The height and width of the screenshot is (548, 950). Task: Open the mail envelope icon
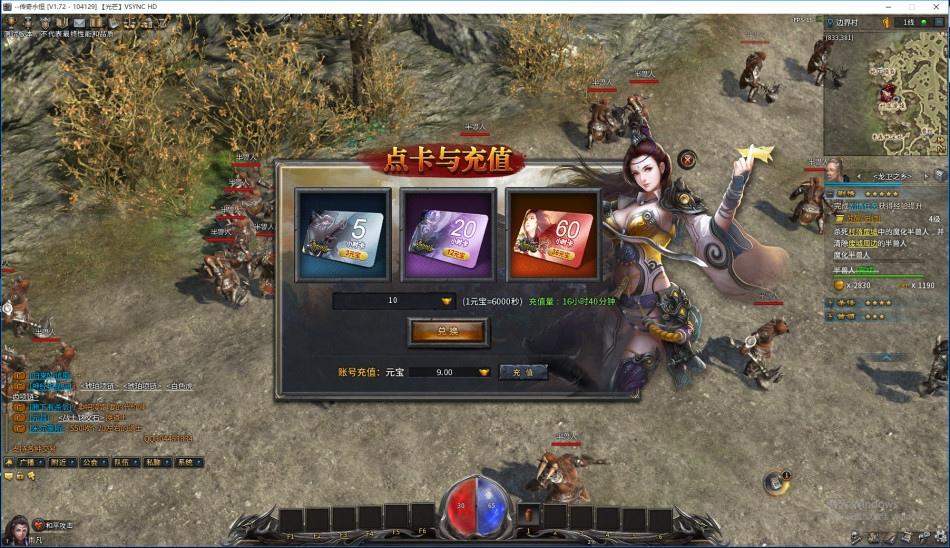(79, 22)
